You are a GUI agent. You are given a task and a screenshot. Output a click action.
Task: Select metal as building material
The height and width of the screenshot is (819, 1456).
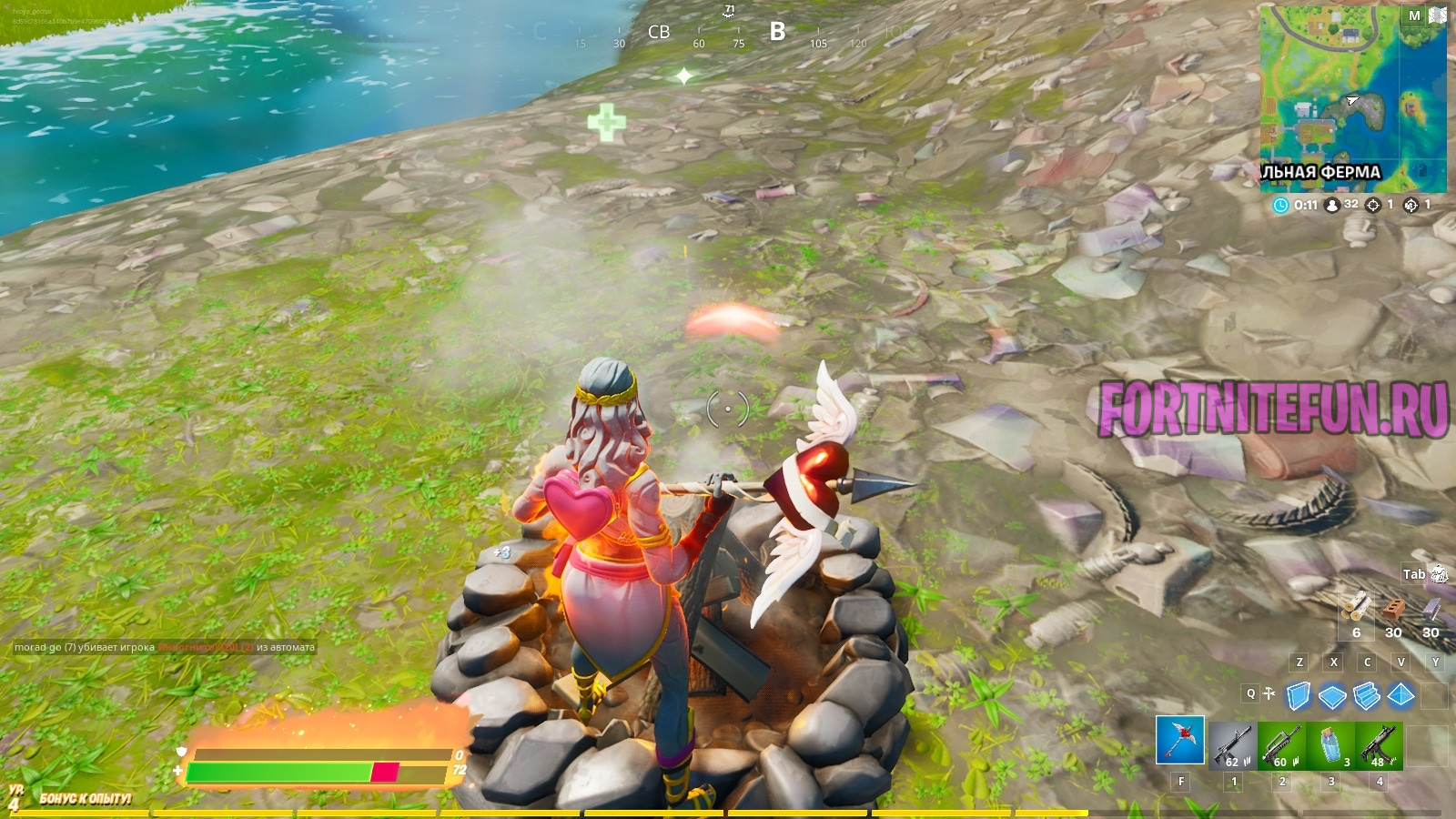[1431, 609]
